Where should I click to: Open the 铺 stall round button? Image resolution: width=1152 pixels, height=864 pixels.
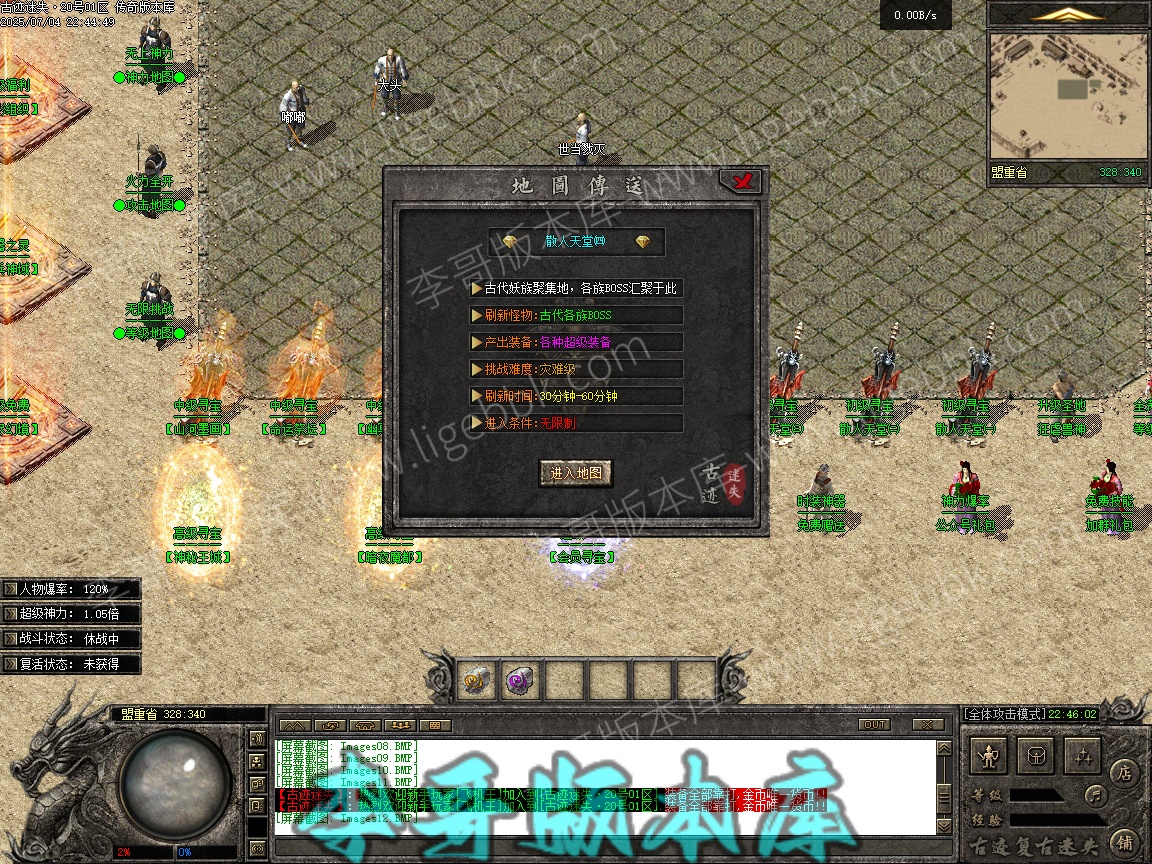click(x=1123, y=841)
